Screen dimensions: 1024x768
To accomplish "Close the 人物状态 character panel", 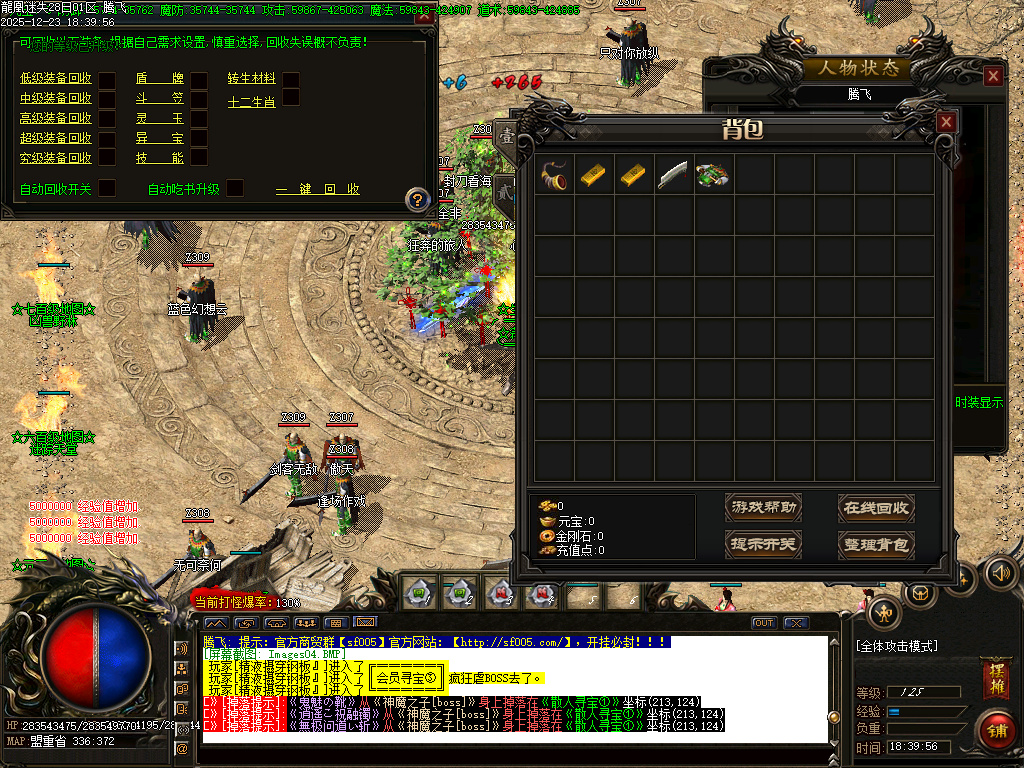I will (993, 76).
